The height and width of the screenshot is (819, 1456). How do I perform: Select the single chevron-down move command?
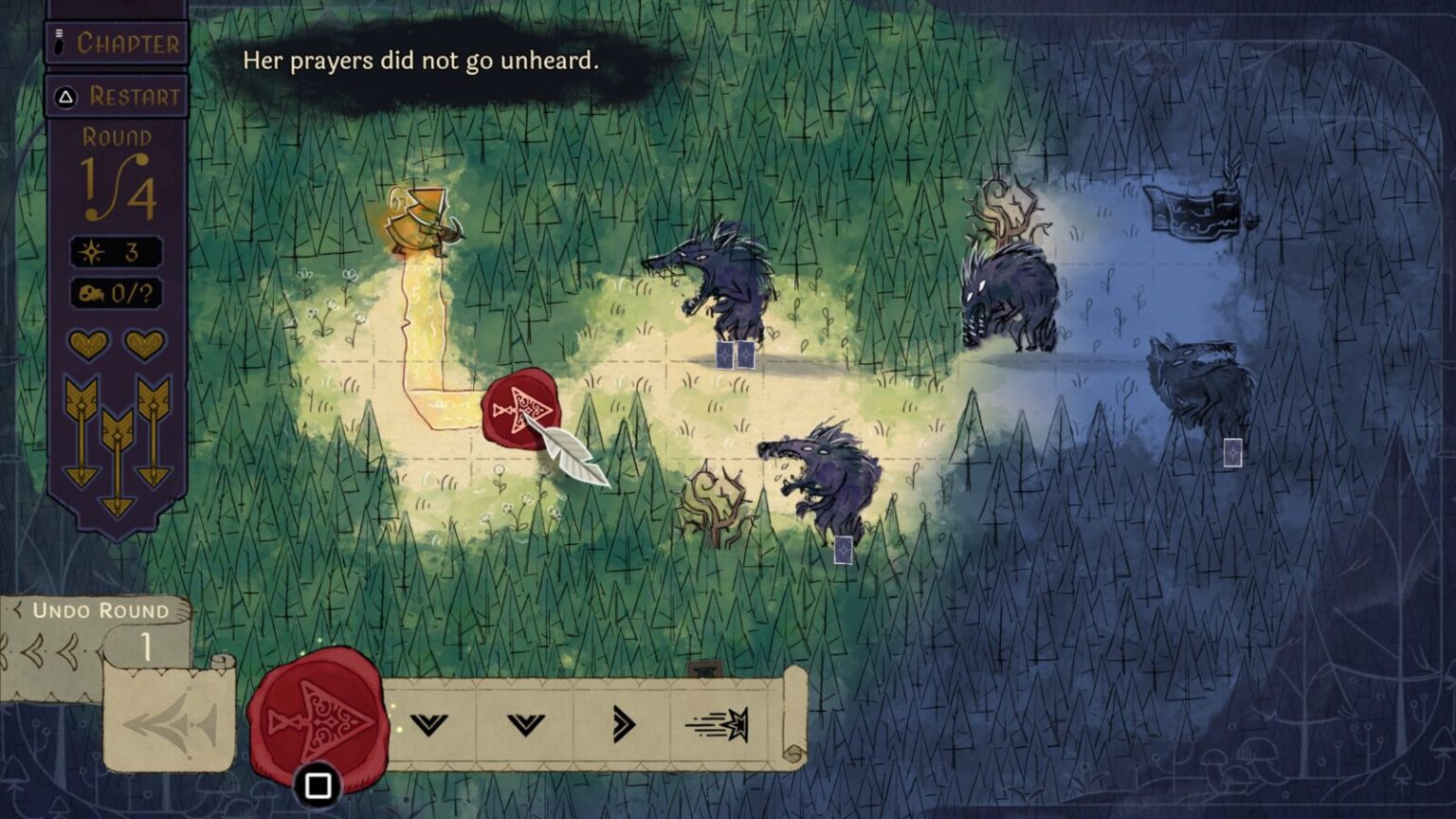coord(528,725)
